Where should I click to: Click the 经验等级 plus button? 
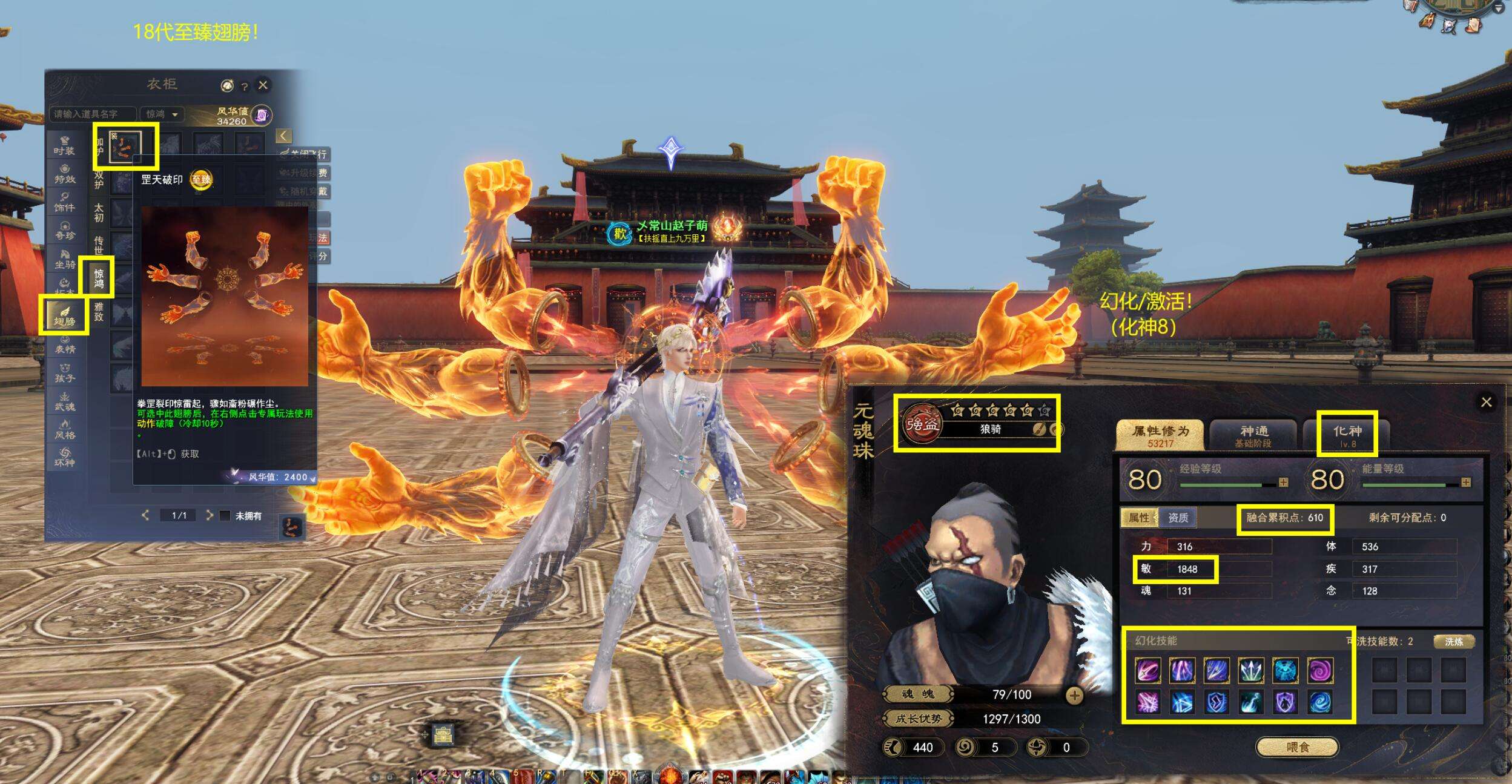coord(1283,483)
